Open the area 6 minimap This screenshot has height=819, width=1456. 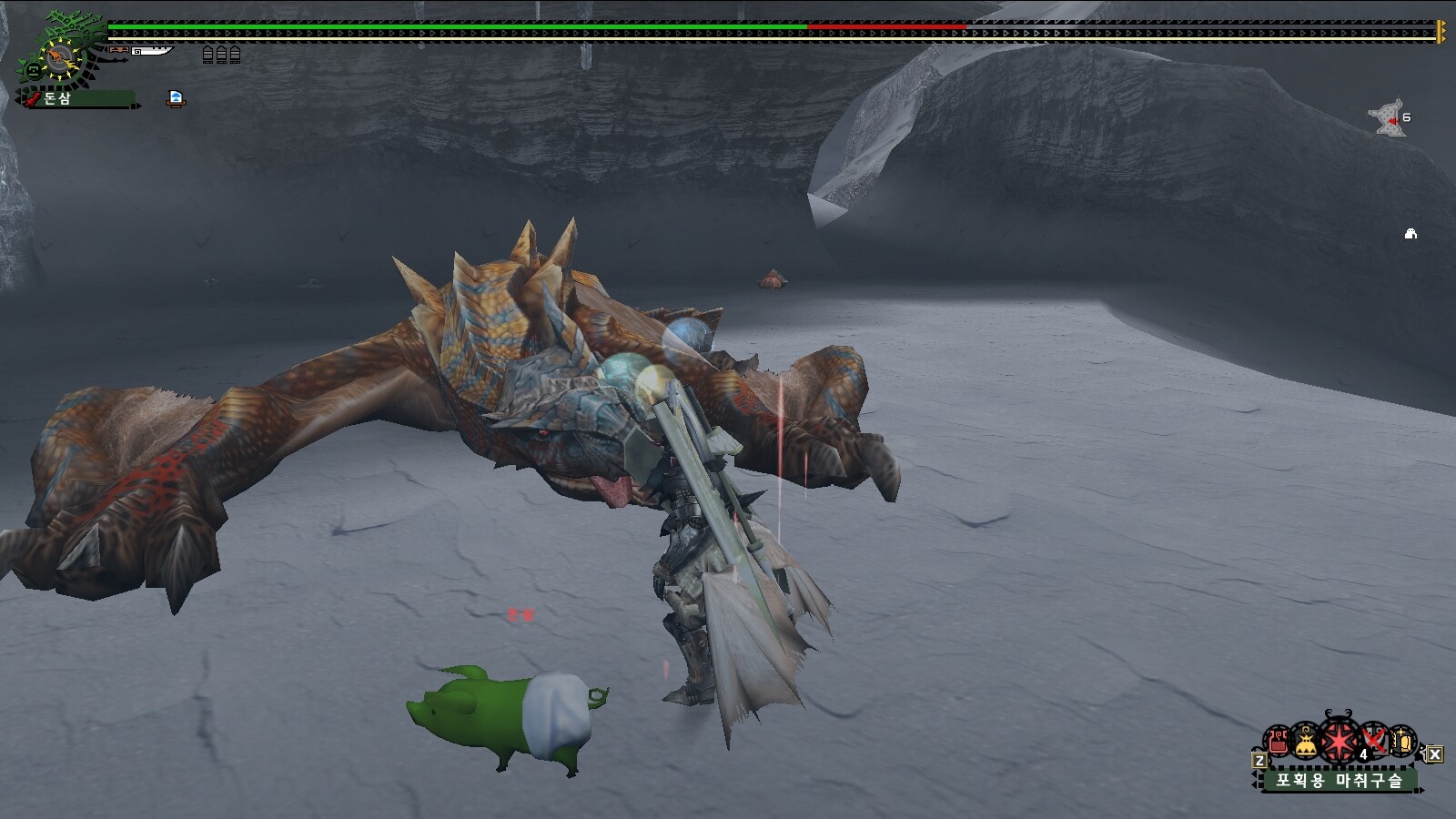[x=1390, y=118]
